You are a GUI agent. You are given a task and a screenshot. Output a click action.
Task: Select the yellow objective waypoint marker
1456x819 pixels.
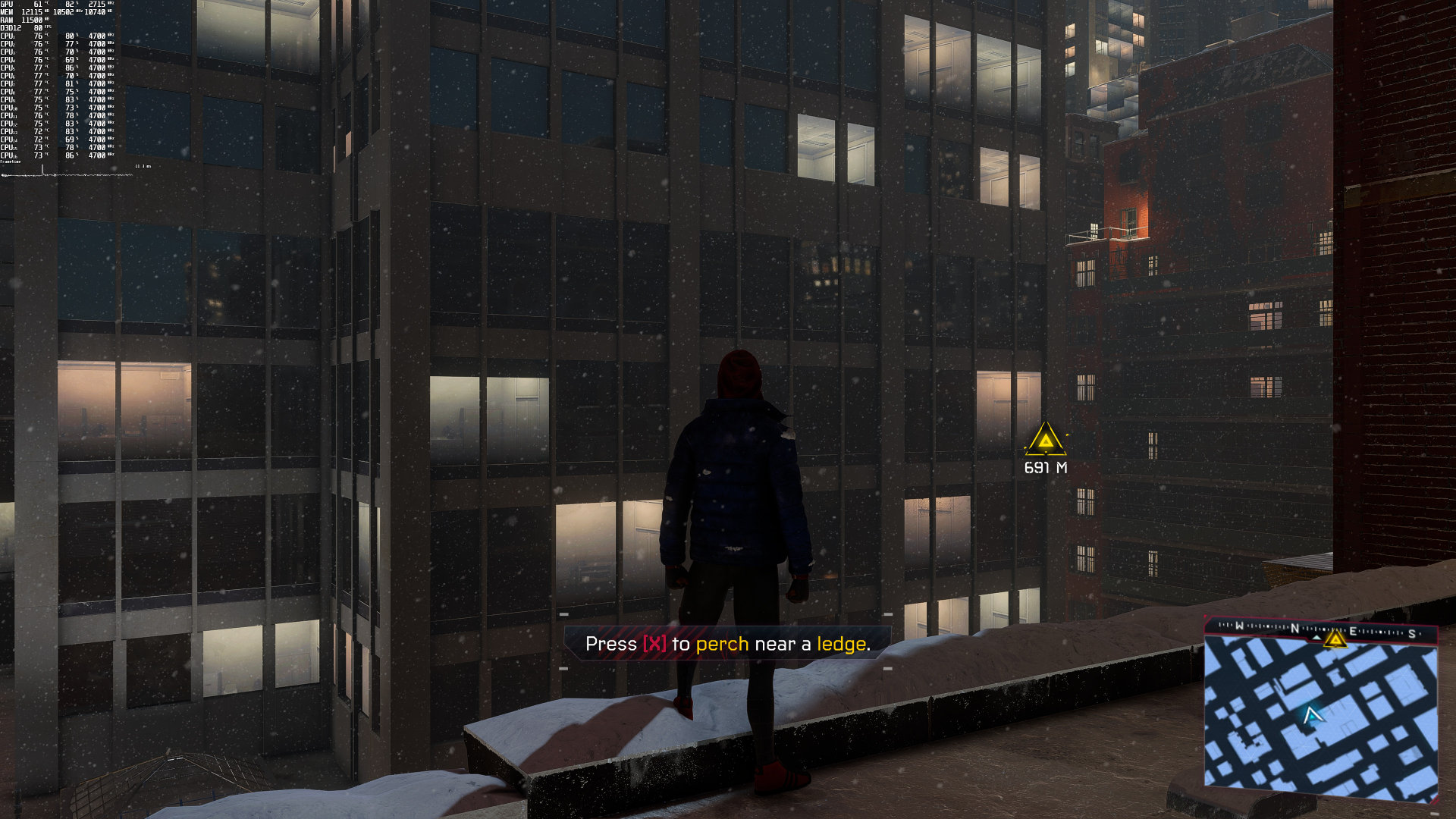click(1046, 441)
